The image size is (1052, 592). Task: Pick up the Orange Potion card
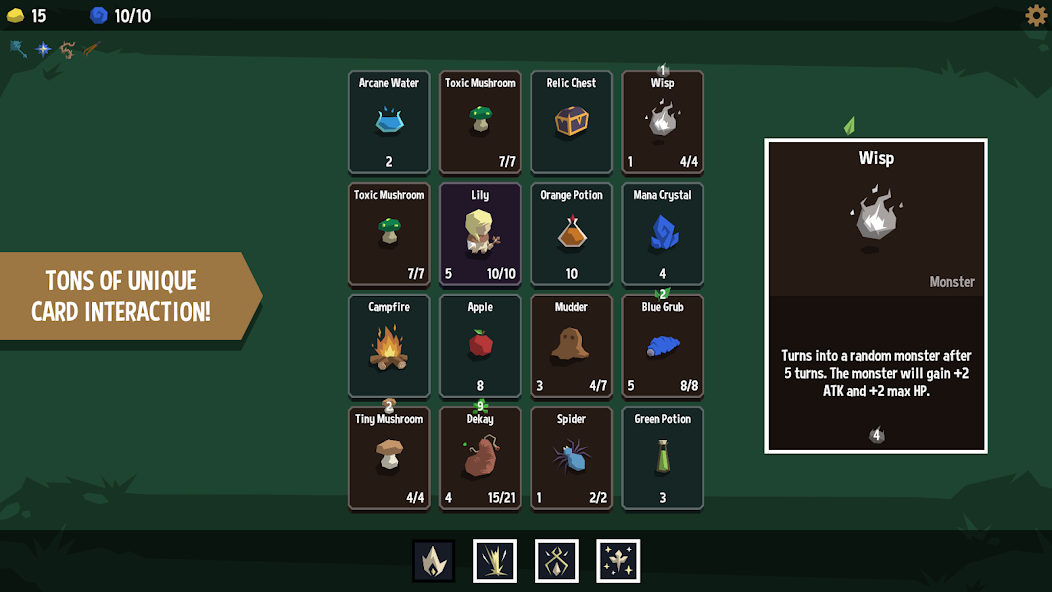click(571, 234)
